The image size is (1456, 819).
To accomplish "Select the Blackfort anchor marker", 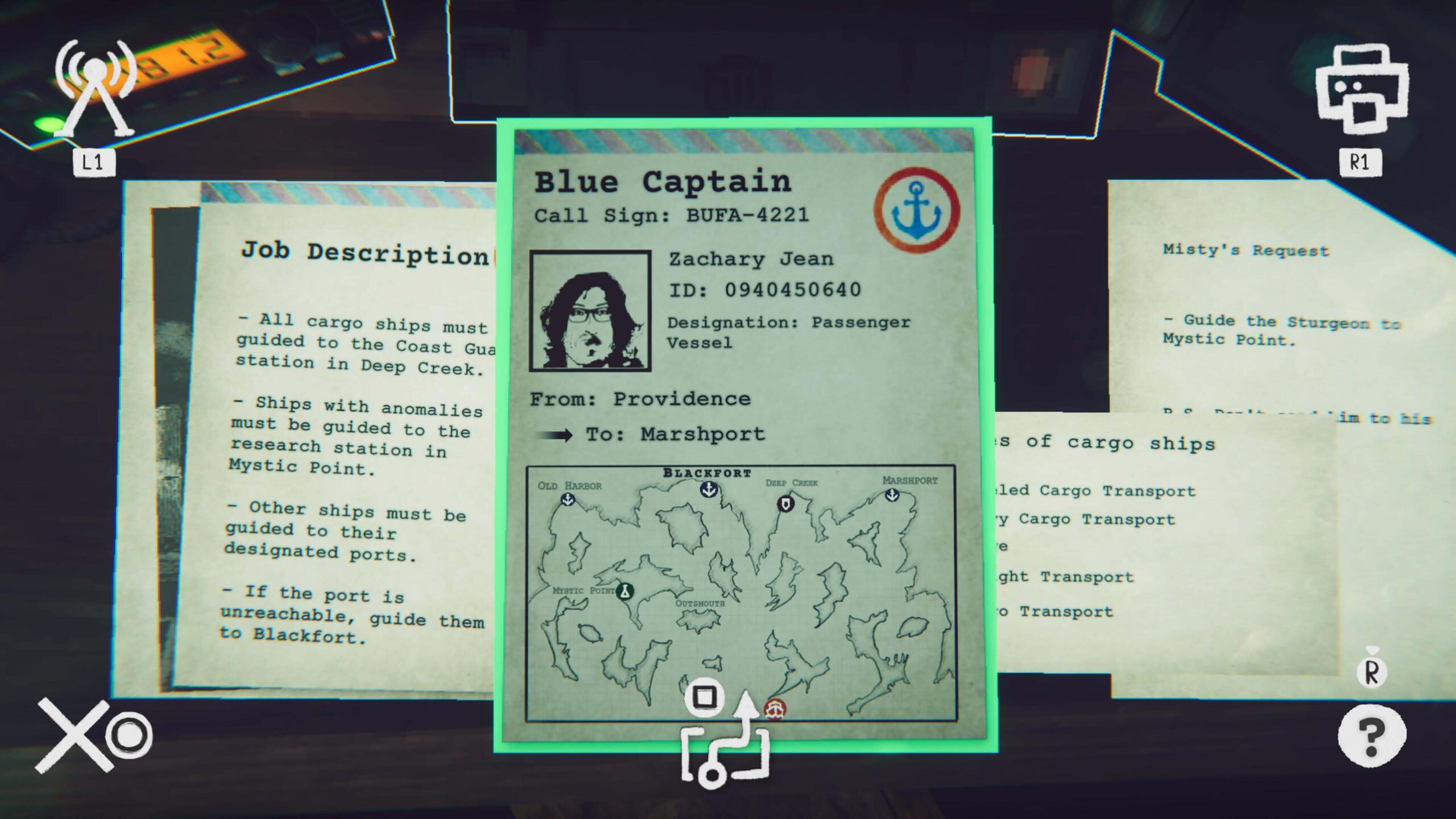I will [x=709, y=489].
